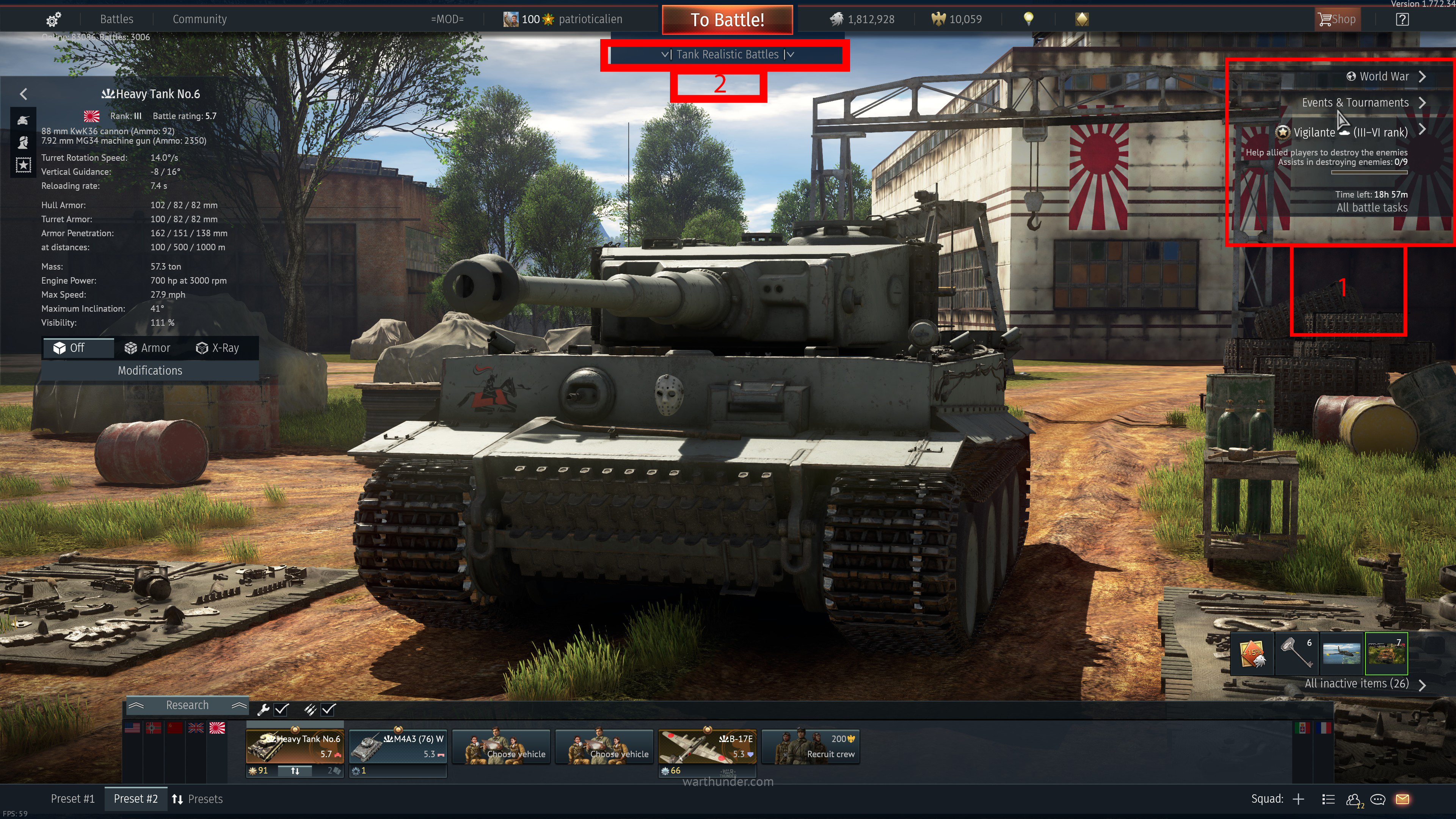Open the Presets manager
The image size is (1456, 819).
tap(197, 799)
